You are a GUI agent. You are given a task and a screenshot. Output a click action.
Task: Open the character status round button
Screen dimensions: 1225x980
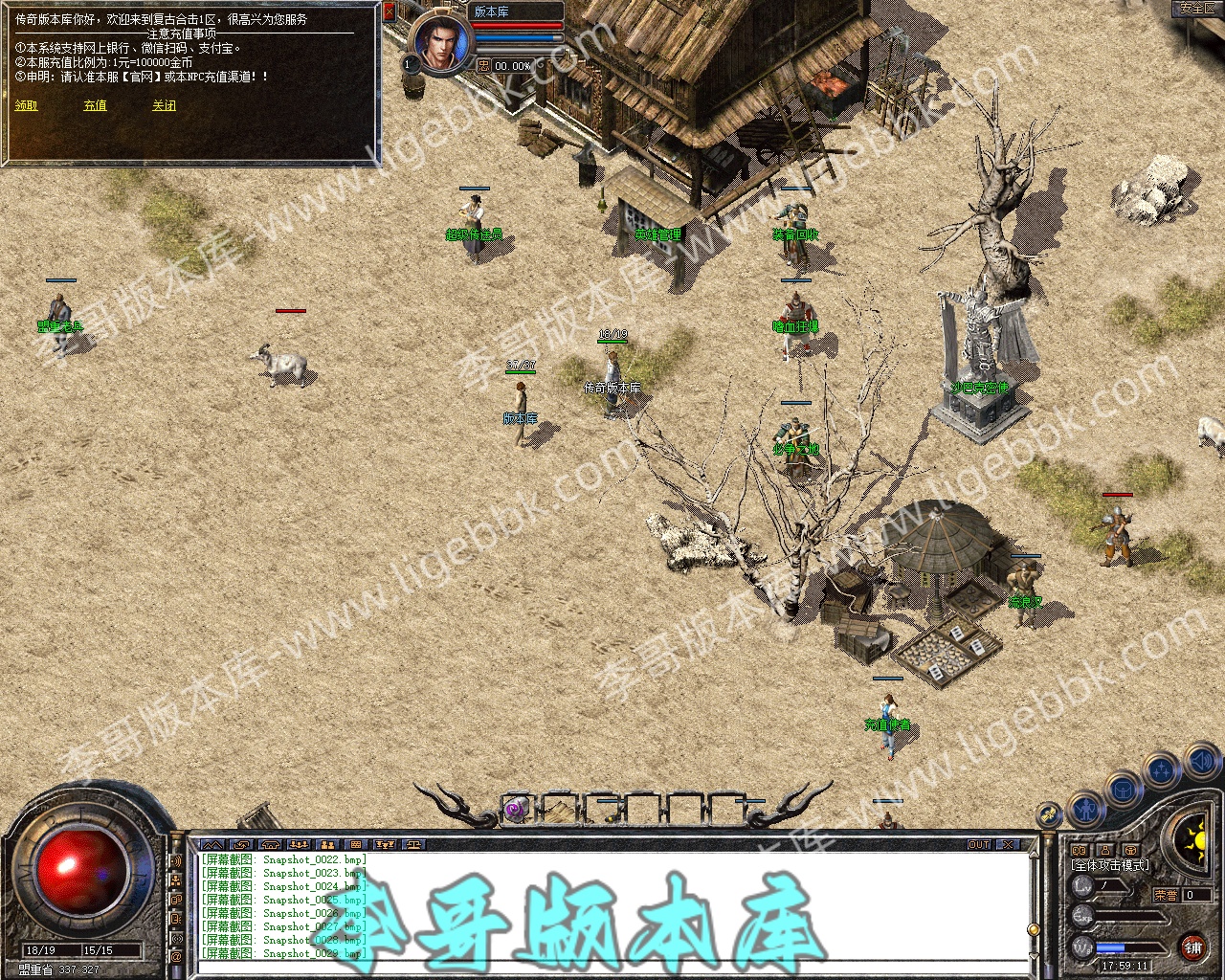[1086, 810]
